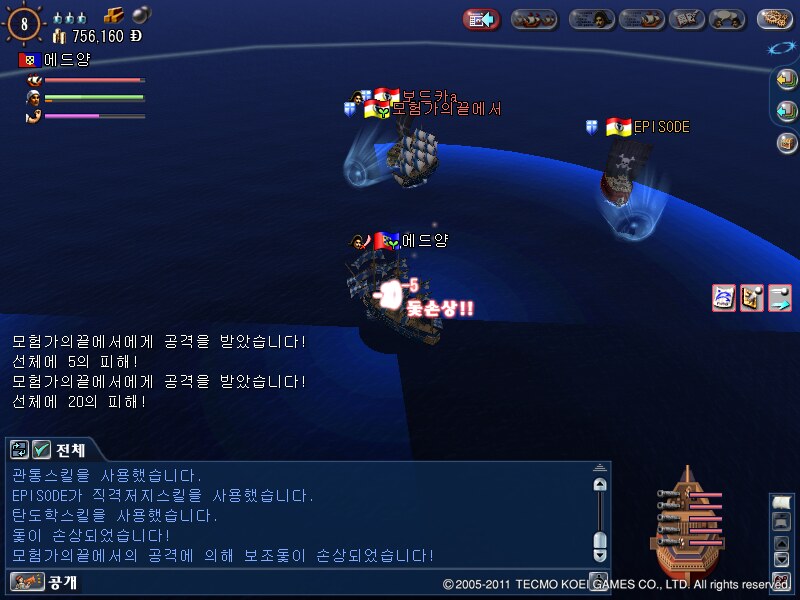
Task: Open the three-ships fleet menu
Action: [534, 18]
